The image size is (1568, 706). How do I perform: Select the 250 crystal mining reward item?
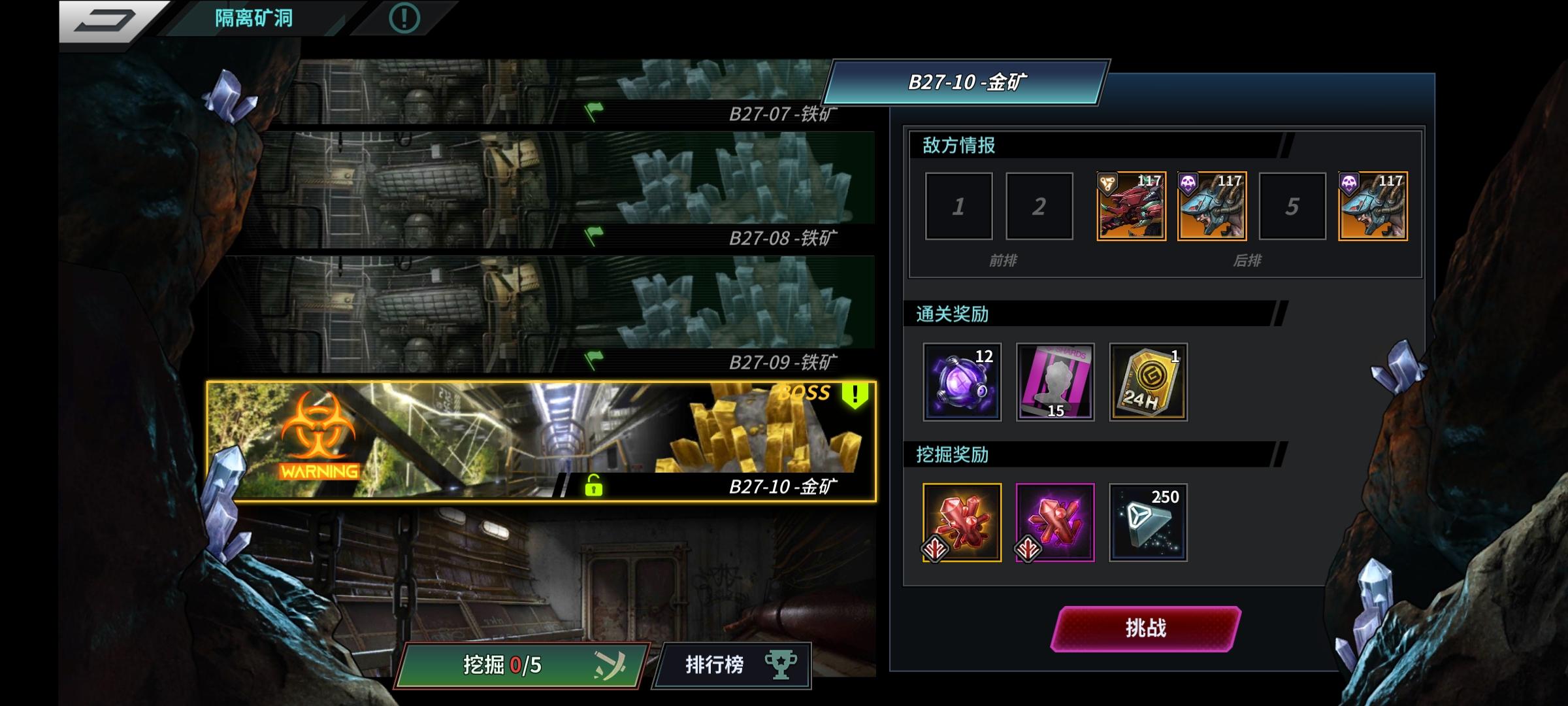pos(1148,523)
